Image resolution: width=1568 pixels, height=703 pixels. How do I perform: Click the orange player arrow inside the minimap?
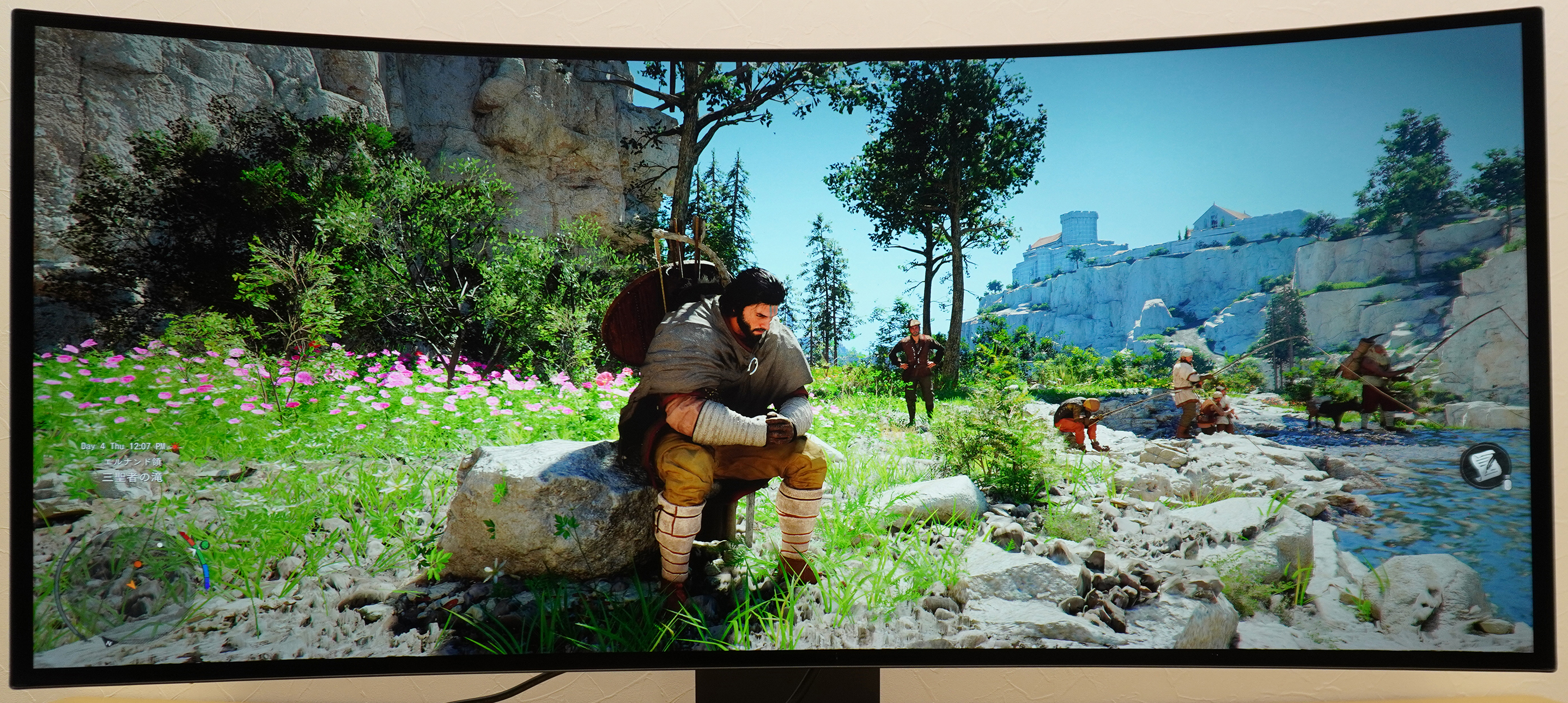point(132,585)
